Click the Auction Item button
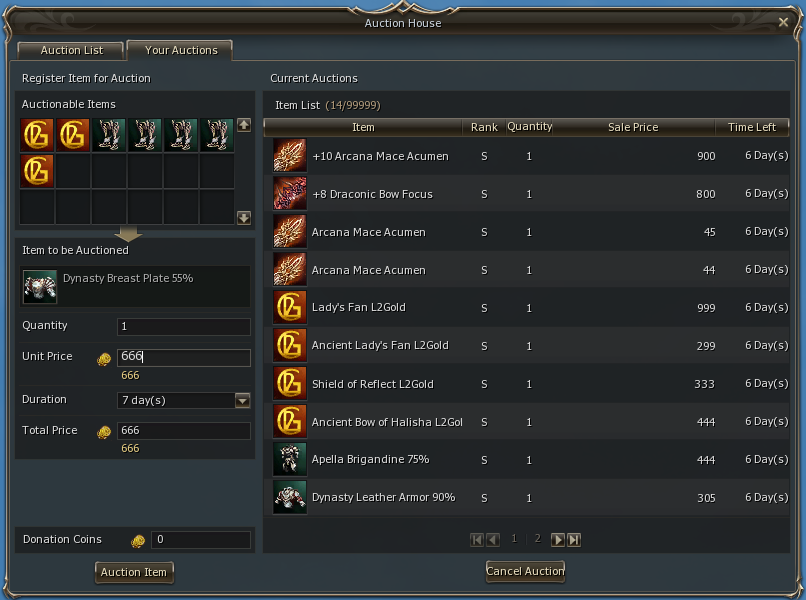Image resolution: width=806 pixels, height=600 pixels. [x=134, y=572]
